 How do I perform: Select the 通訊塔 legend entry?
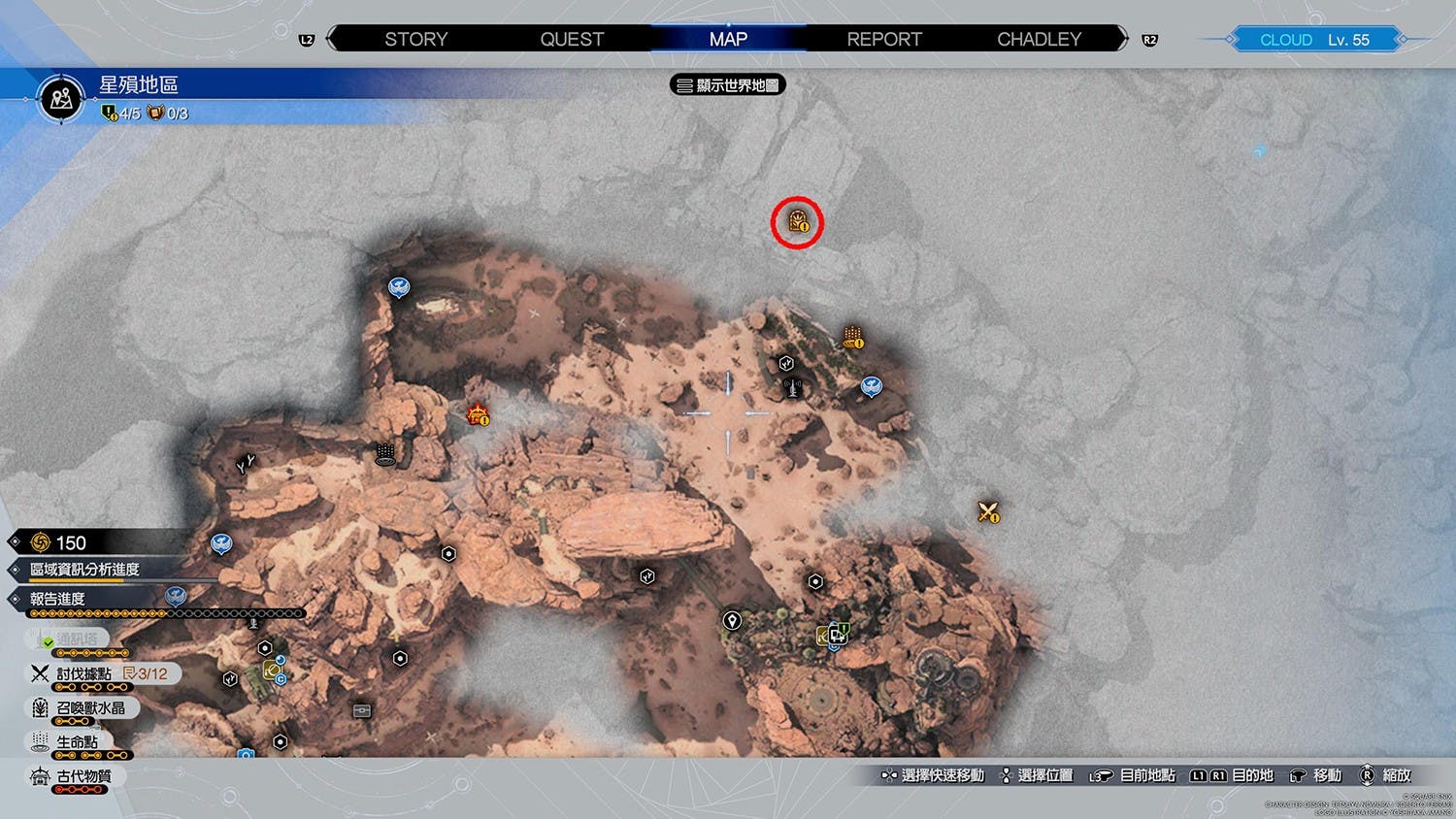point(77,639)
